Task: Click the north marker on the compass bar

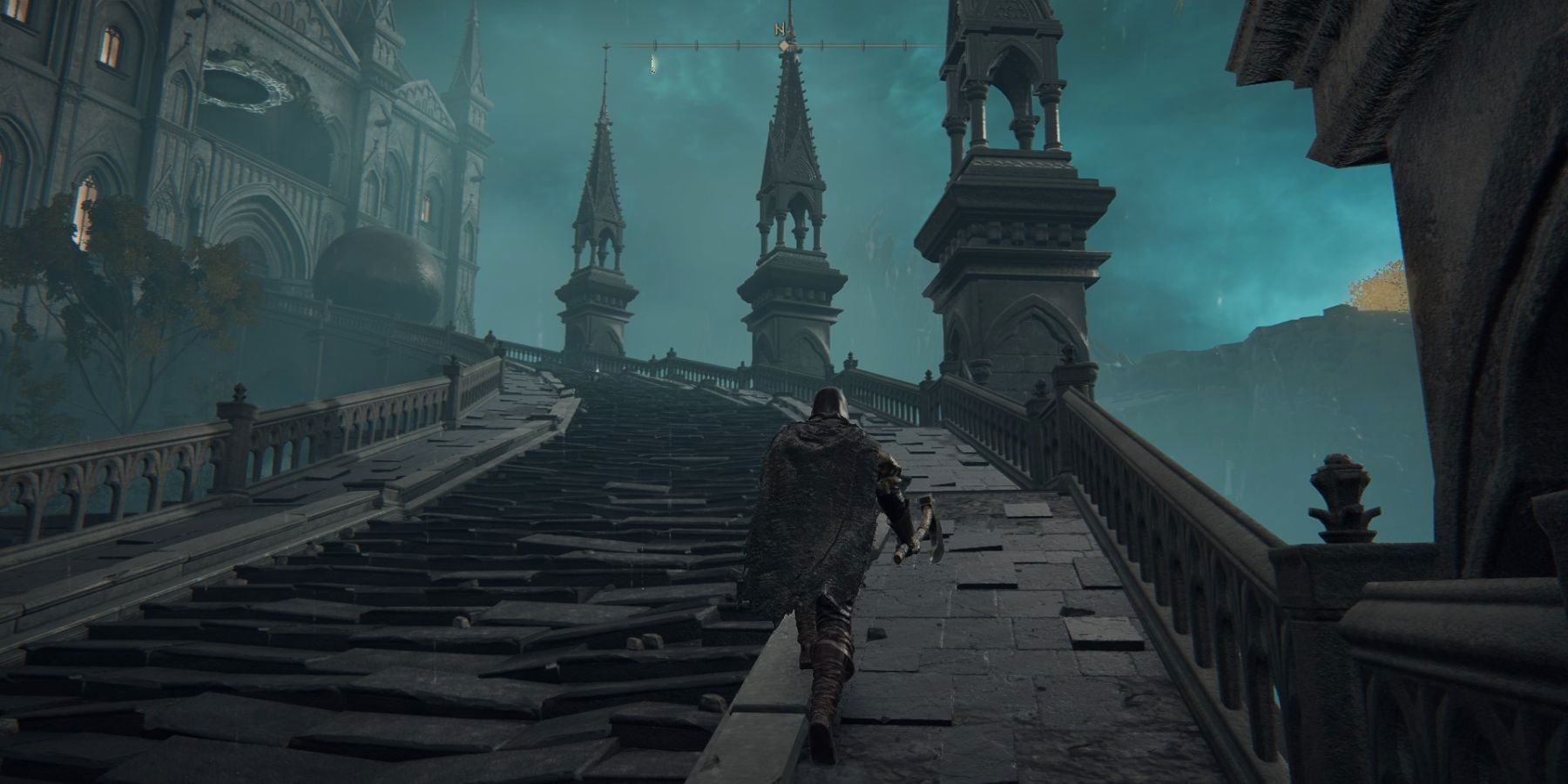Action: [x=780, y=30]
